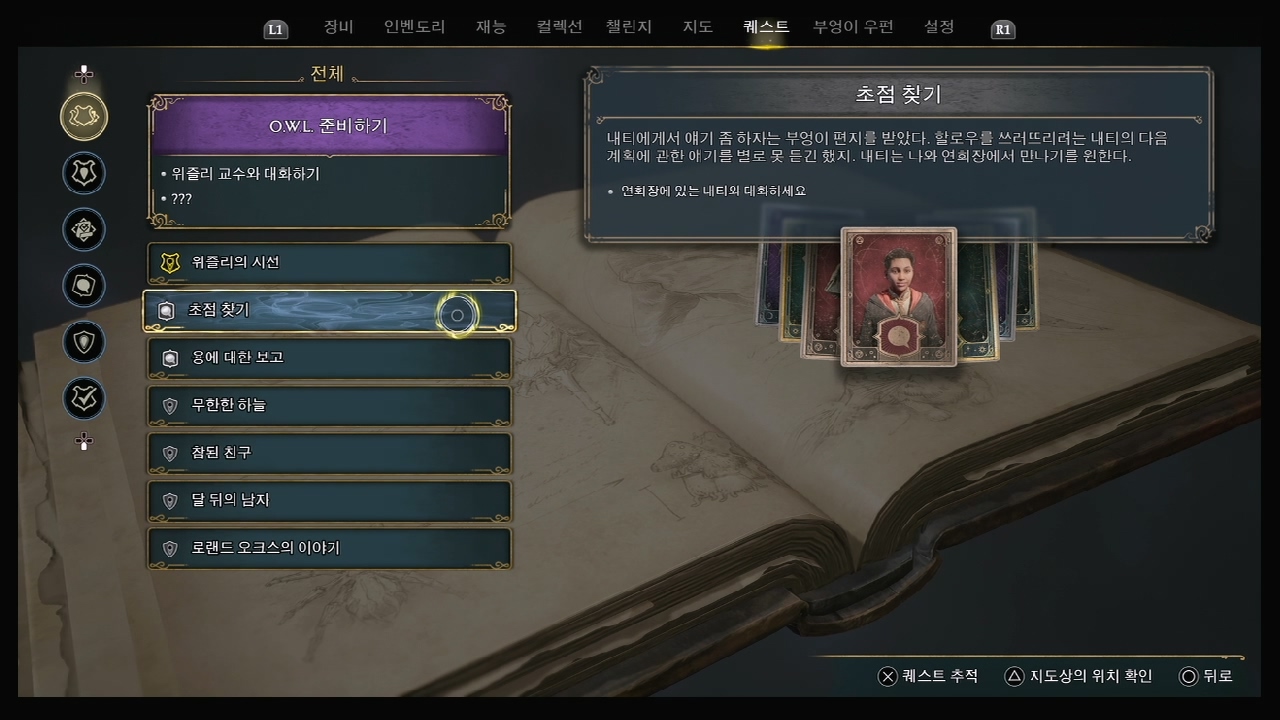This screenshot has height=720, width=1280.
Task: Open the checkmark shield completed quests icon
Action: click(84, 399)
